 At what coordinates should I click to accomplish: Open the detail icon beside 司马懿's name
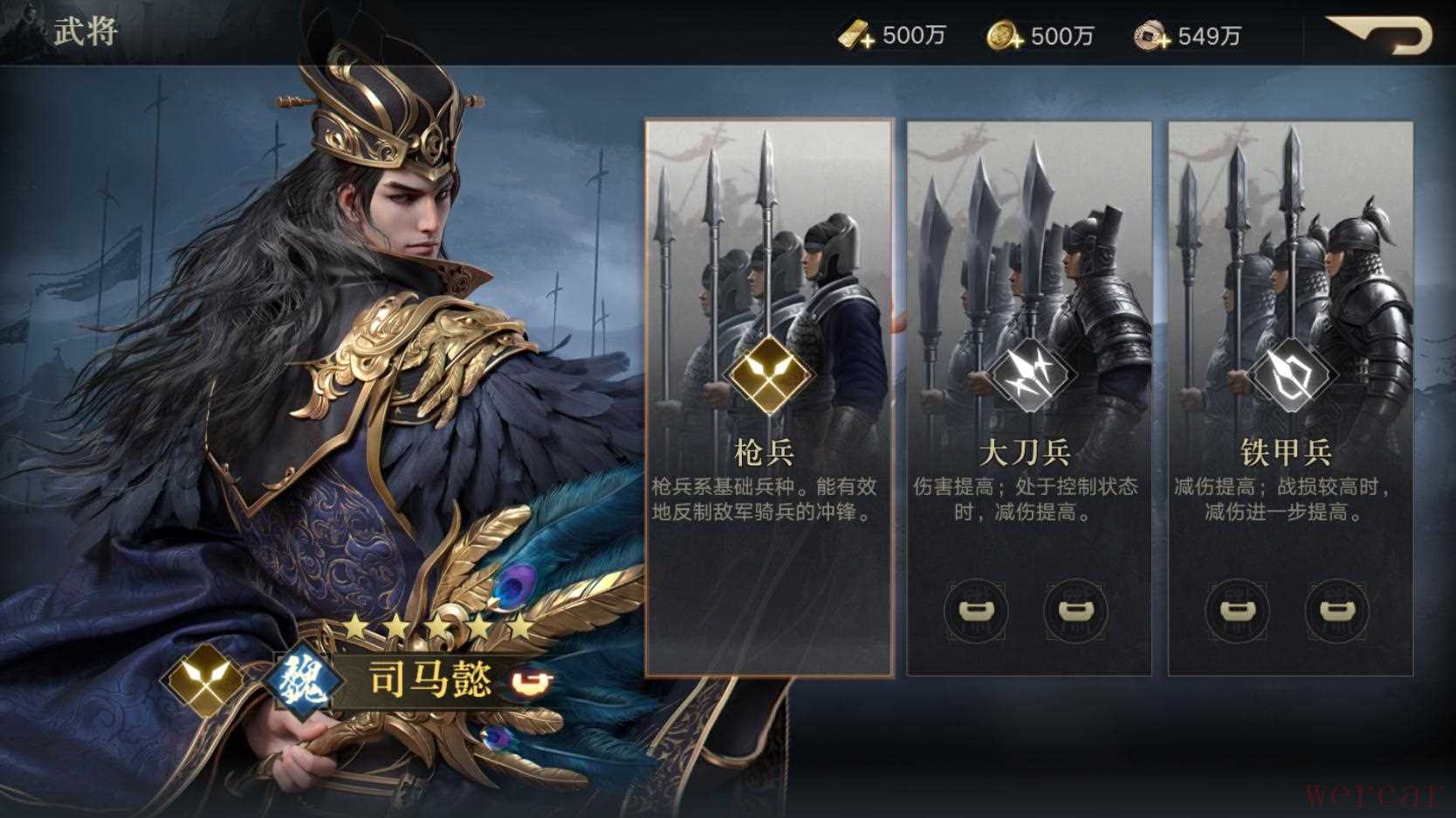[x=532, y=682]
